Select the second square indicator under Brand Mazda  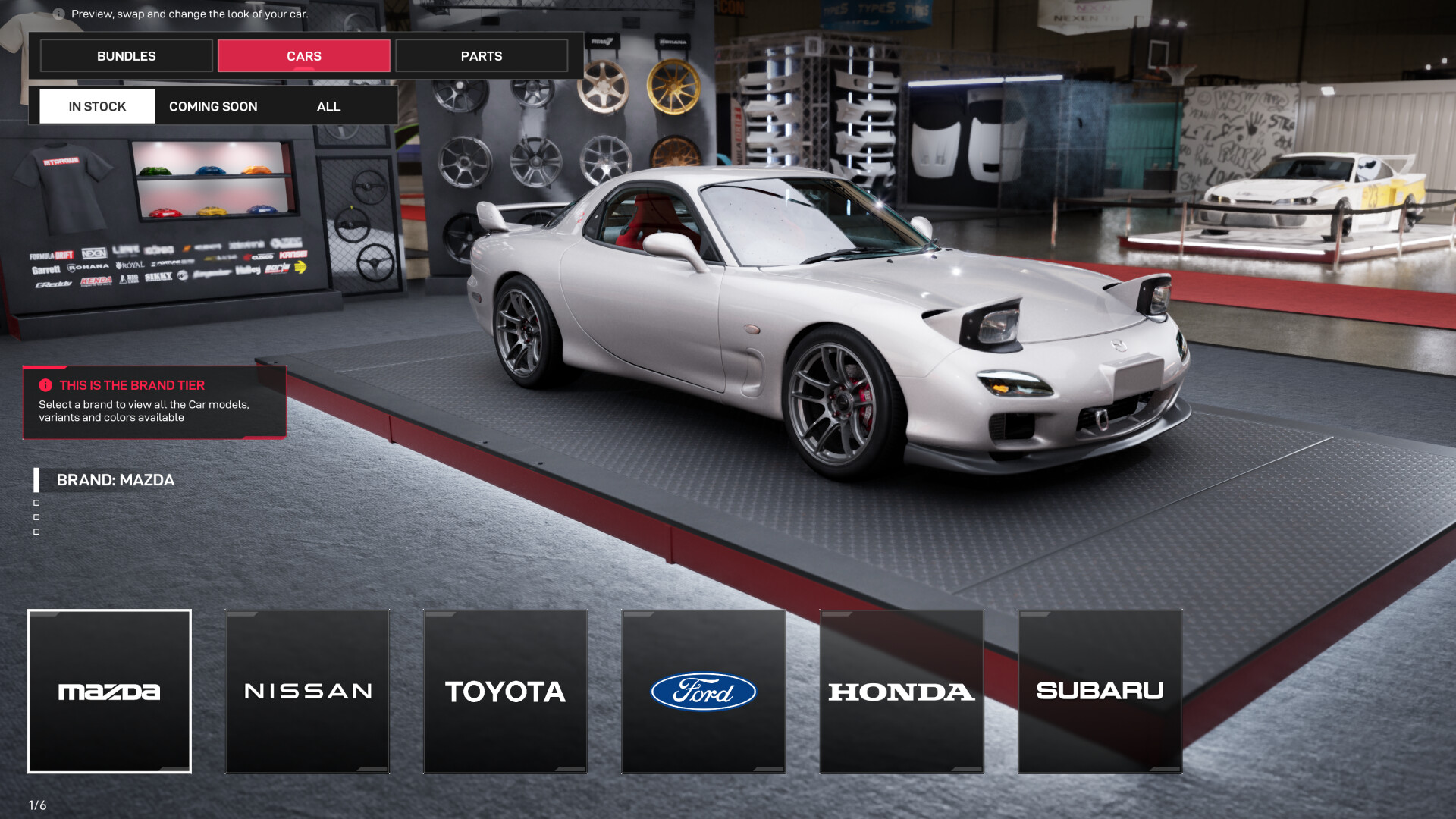[36, 517]
